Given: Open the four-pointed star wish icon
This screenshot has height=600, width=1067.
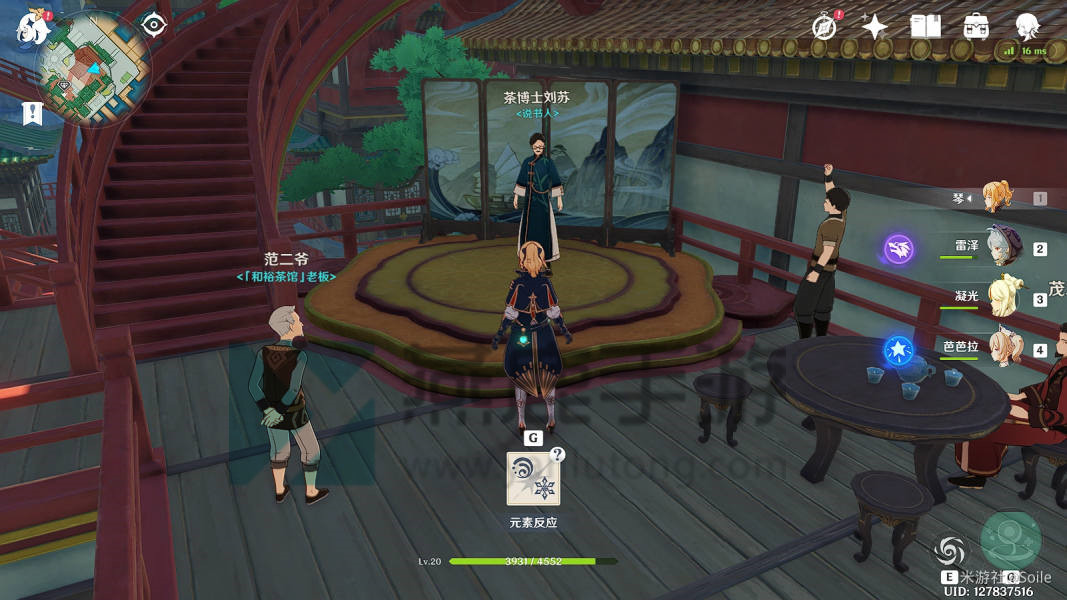Looking at the screenshot, I should point(875,27).
